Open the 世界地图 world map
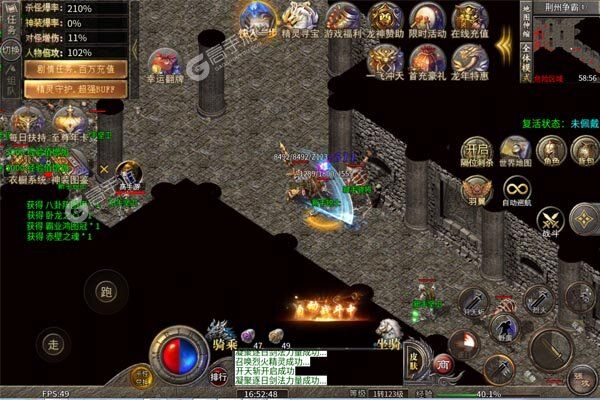The image size is (600, 400). [x=514, y=150]
